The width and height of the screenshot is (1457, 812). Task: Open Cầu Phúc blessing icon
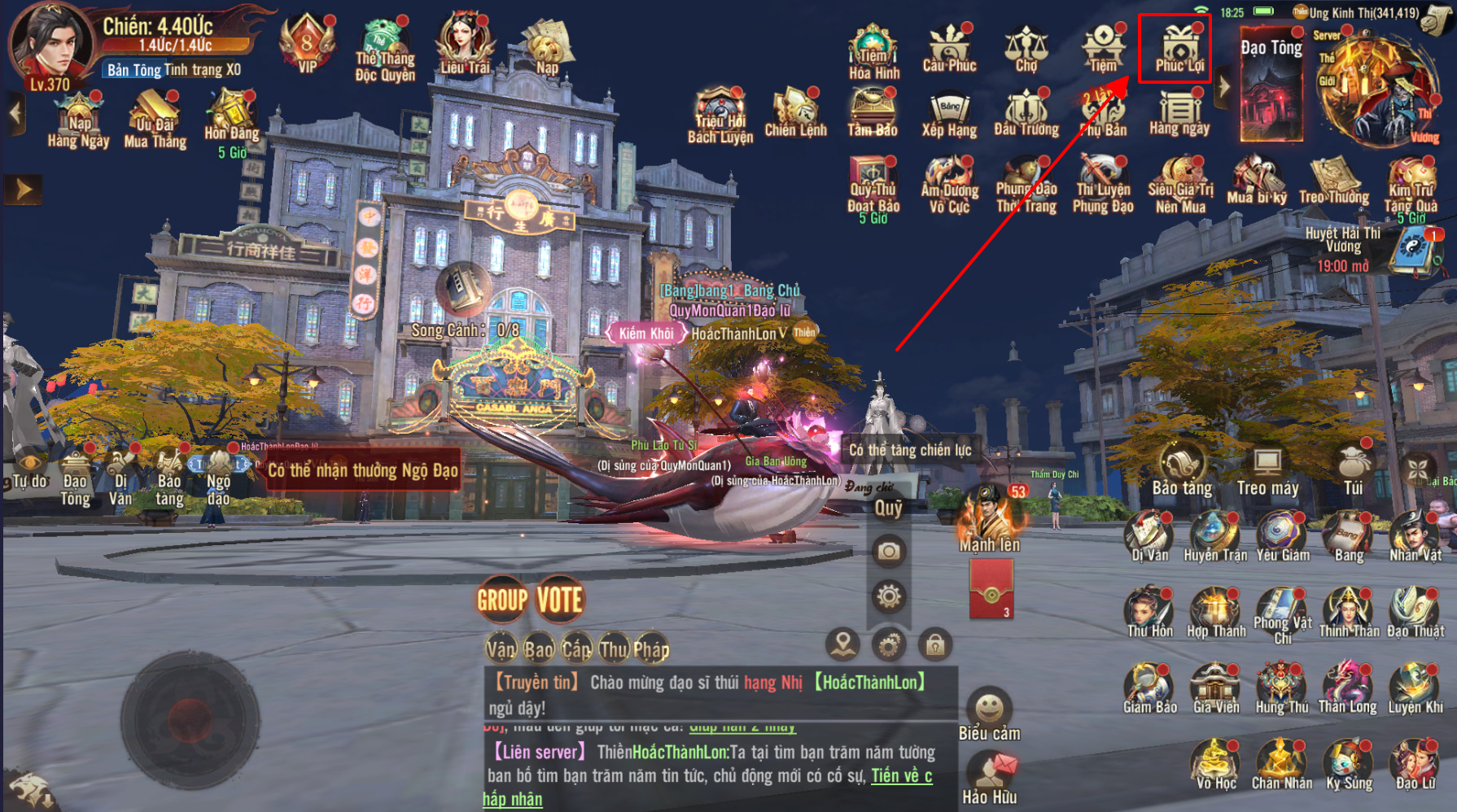(949, 48)
